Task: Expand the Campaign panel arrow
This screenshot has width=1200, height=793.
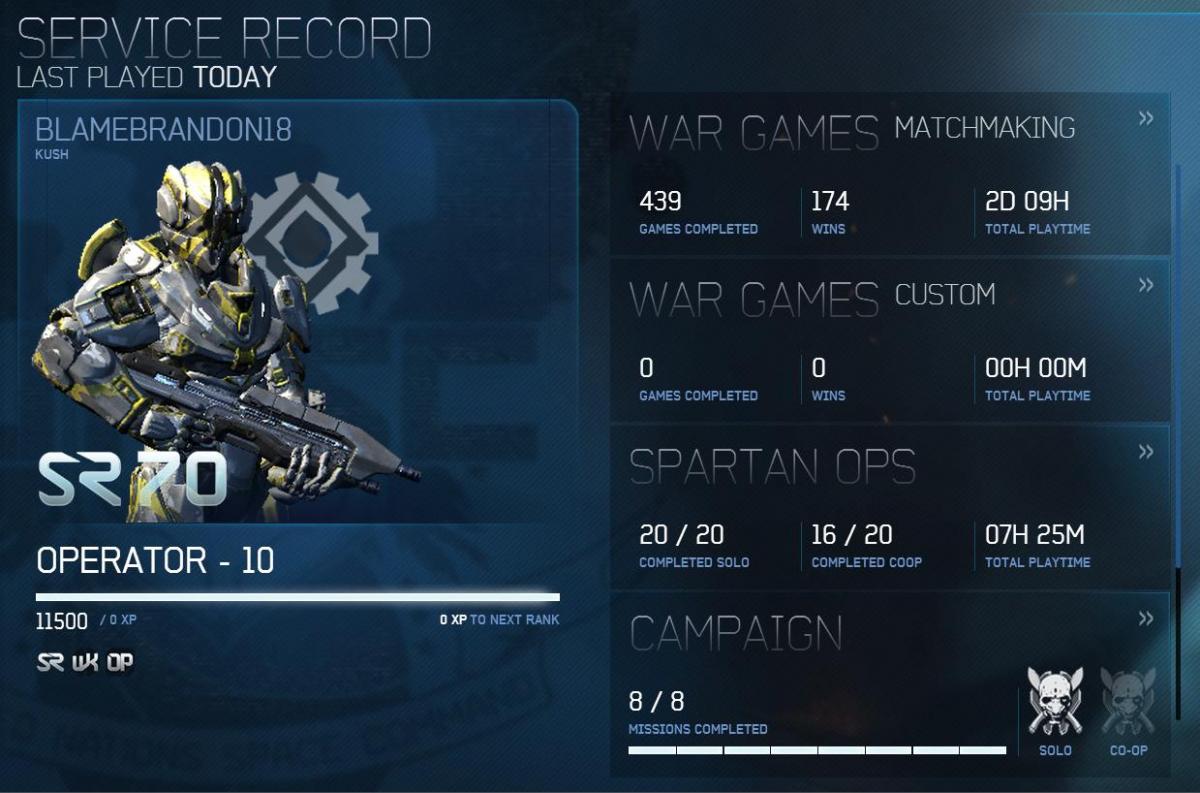Action: coord(1146,619)
